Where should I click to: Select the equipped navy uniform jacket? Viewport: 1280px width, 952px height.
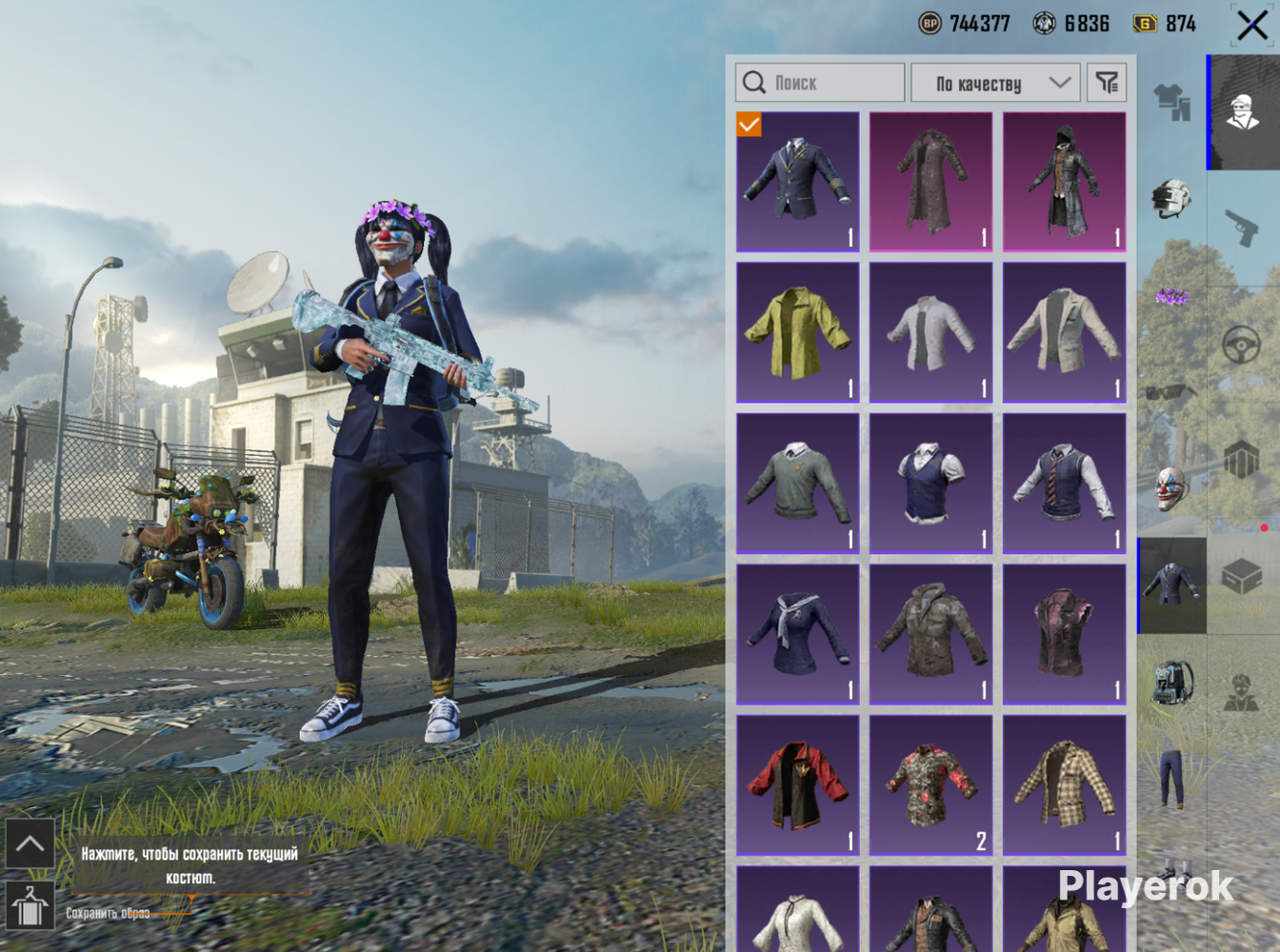(x=798, y=181)
